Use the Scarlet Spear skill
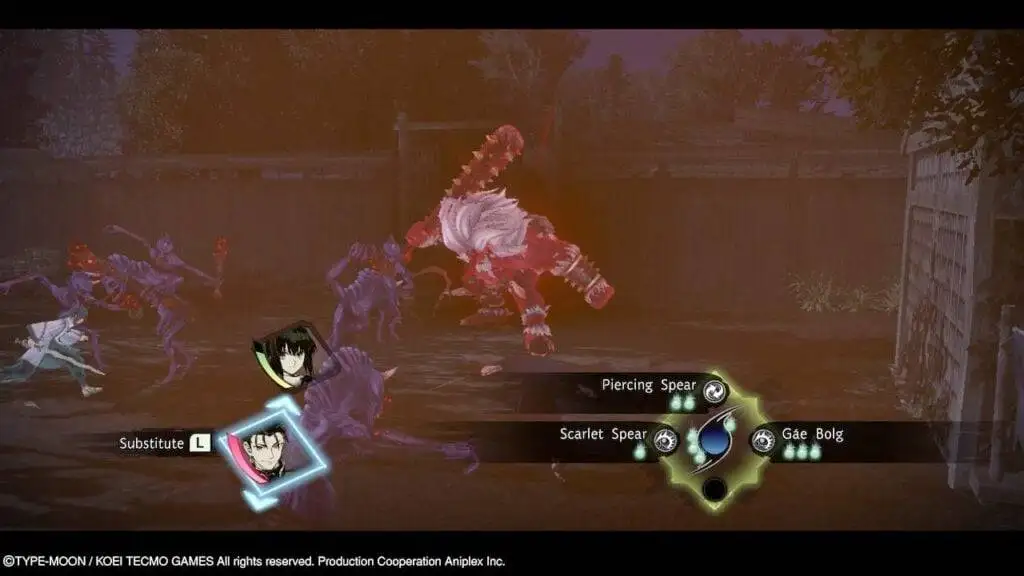Viewport: 1024px width, 576px height. 665,438
